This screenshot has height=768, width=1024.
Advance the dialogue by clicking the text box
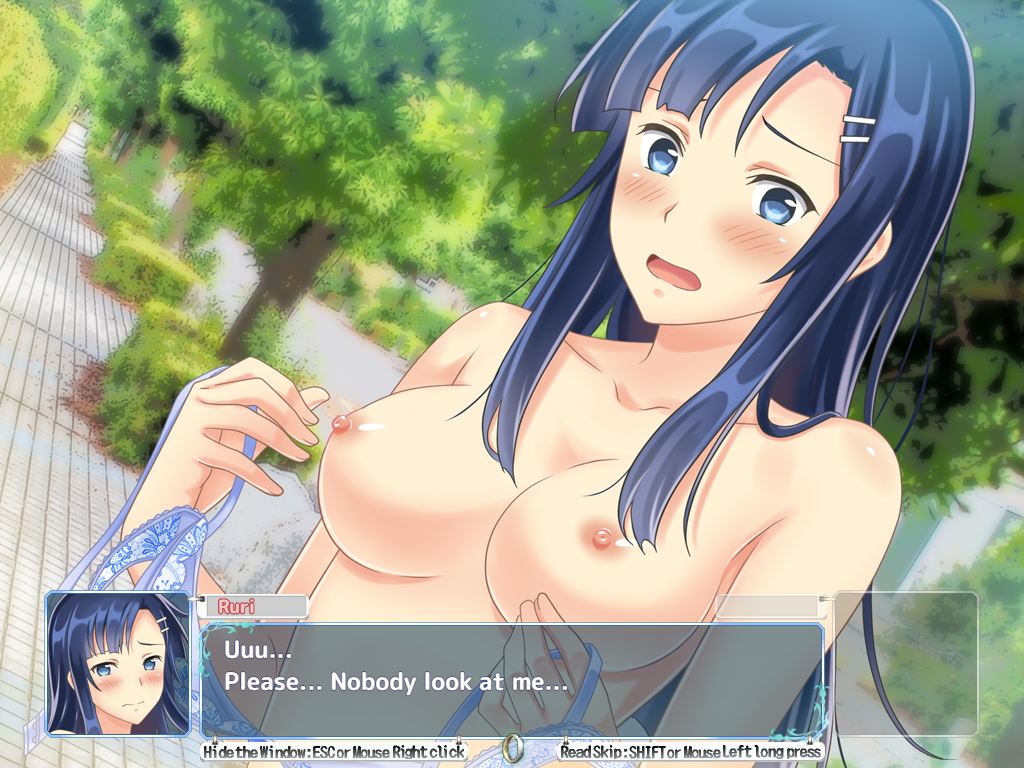(x=512, y=680)
